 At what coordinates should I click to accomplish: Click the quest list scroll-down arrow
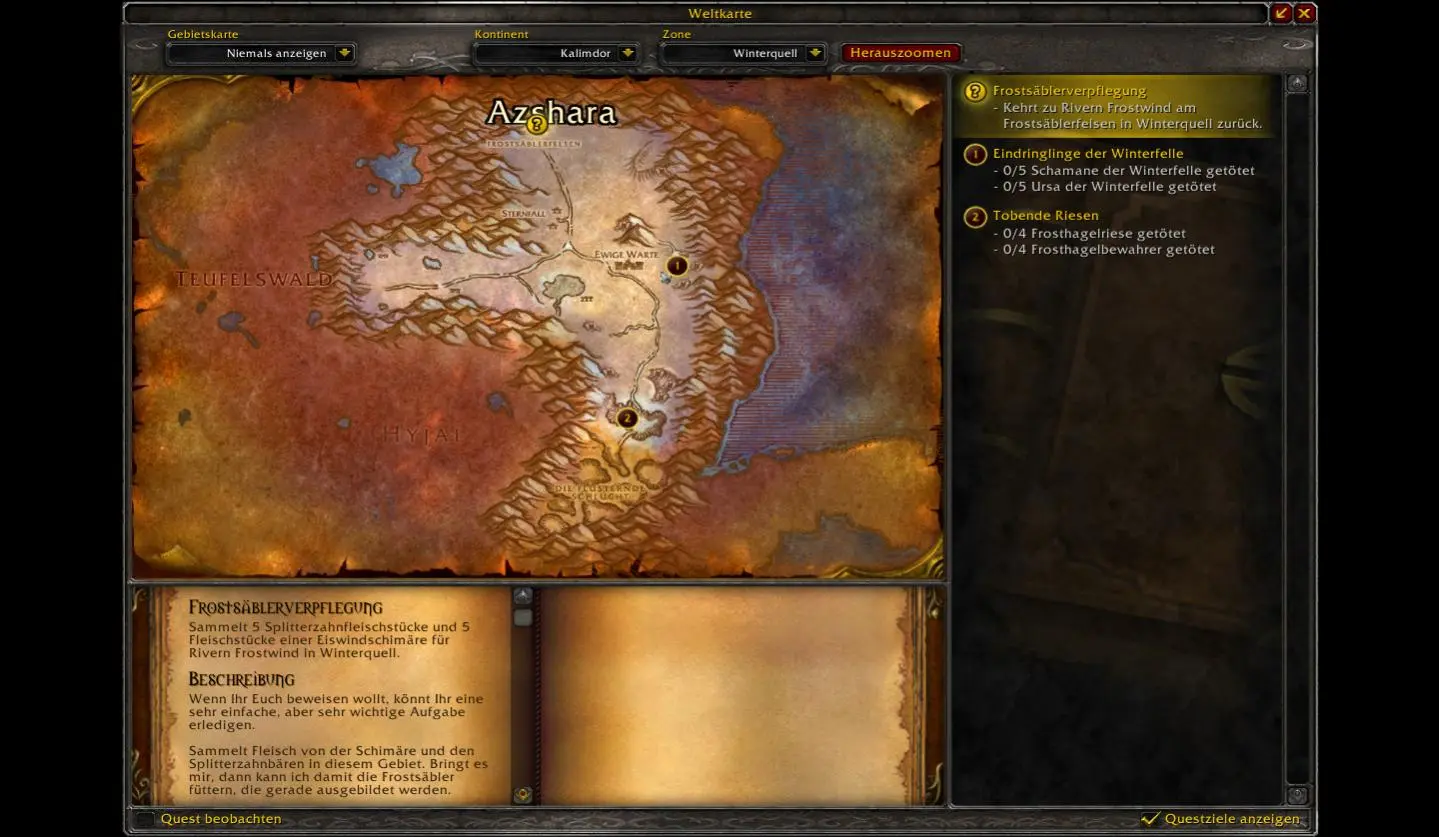(1297, 795)
